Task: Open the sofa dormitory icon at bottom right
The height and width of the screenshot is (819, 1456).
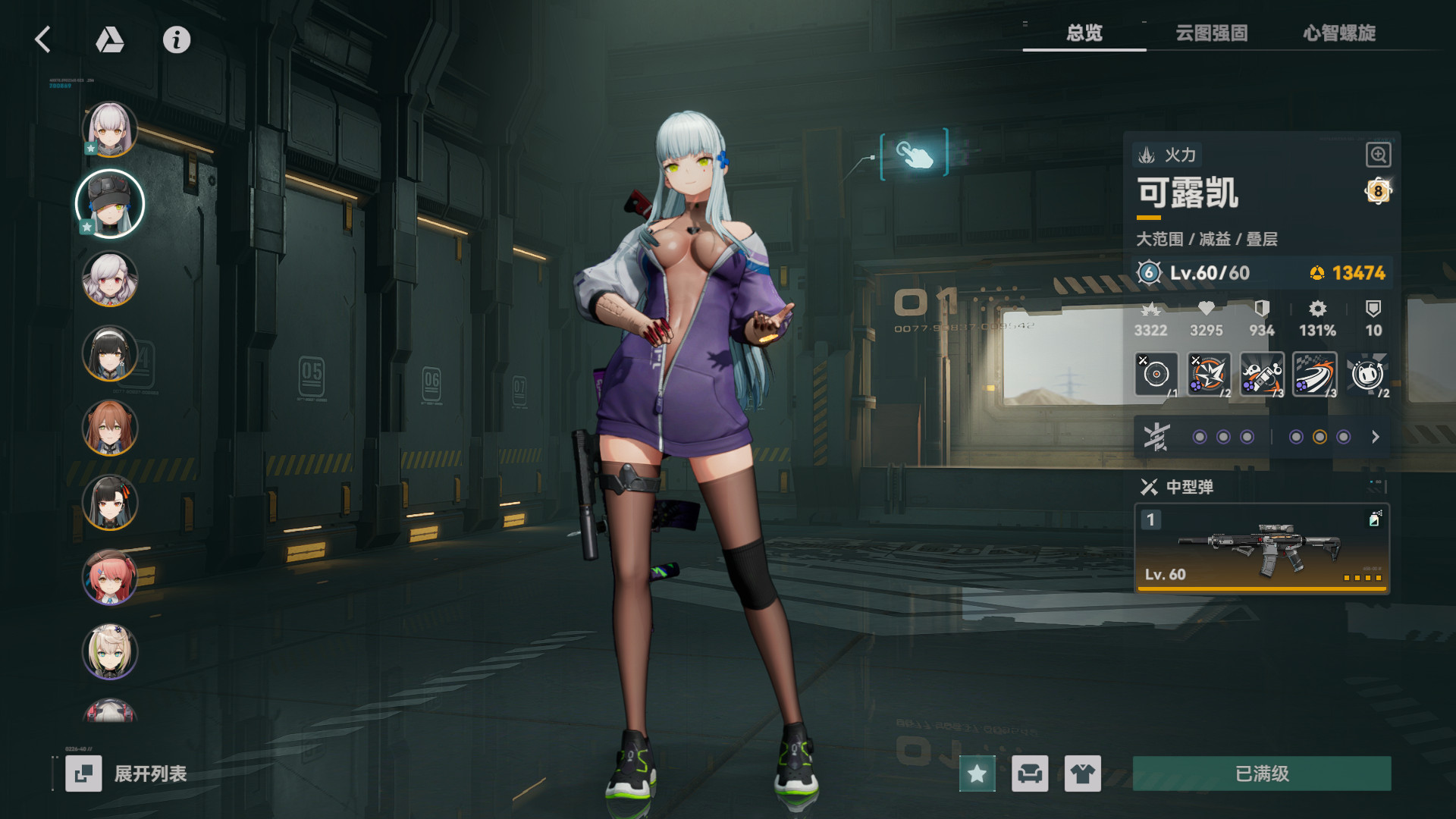Action: coord(1030,774)
